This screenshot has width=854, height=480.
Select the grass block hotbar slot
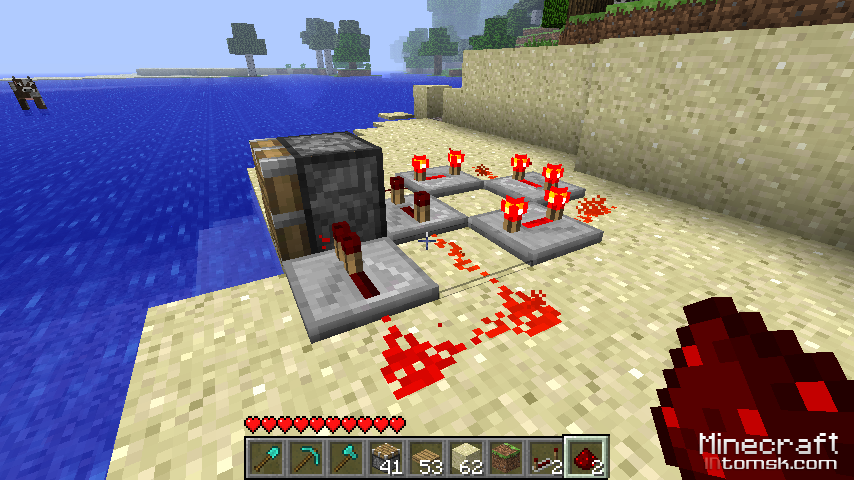(x=506, y=458)
